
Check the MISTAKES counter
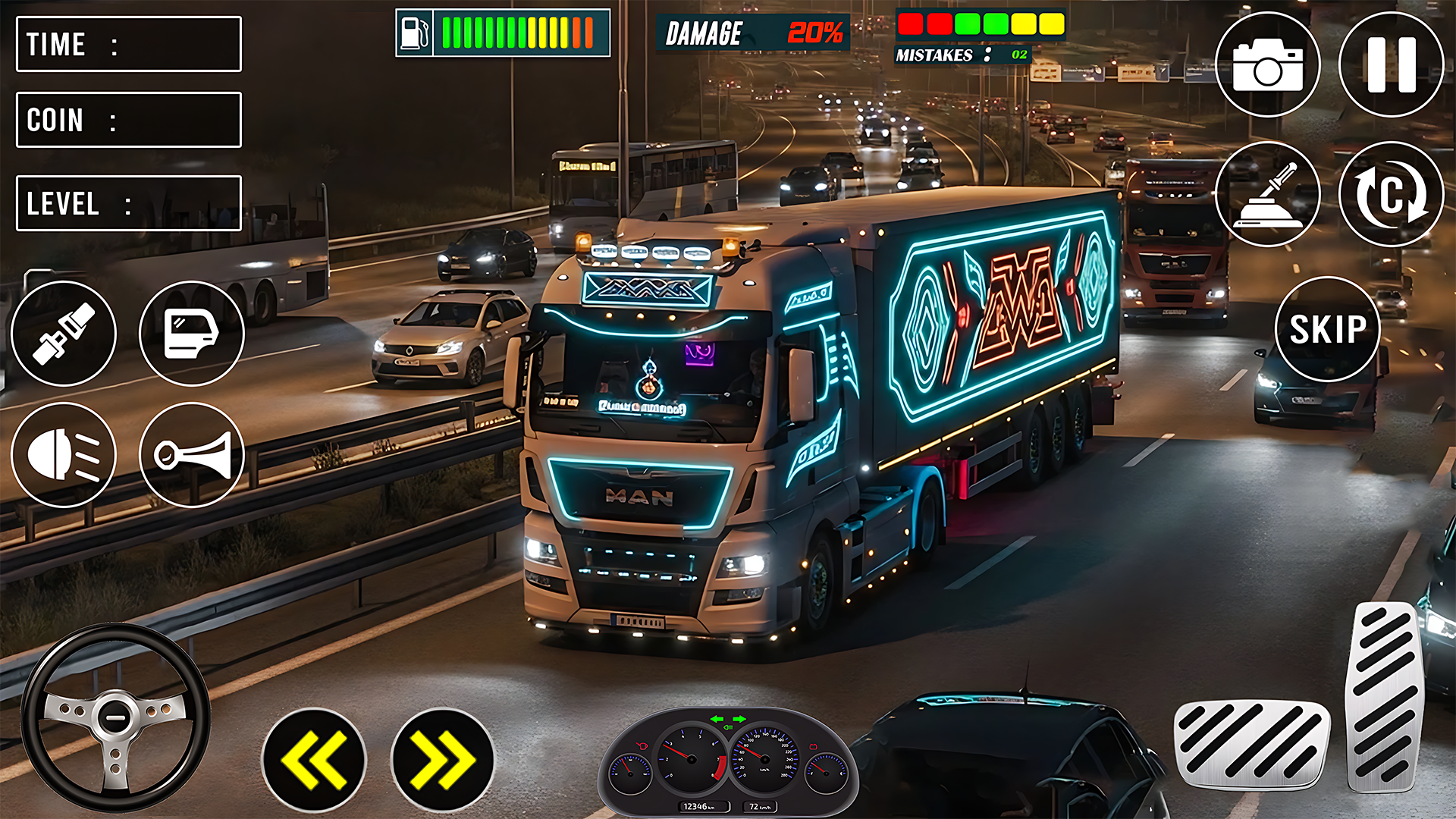tap(962, 55)
